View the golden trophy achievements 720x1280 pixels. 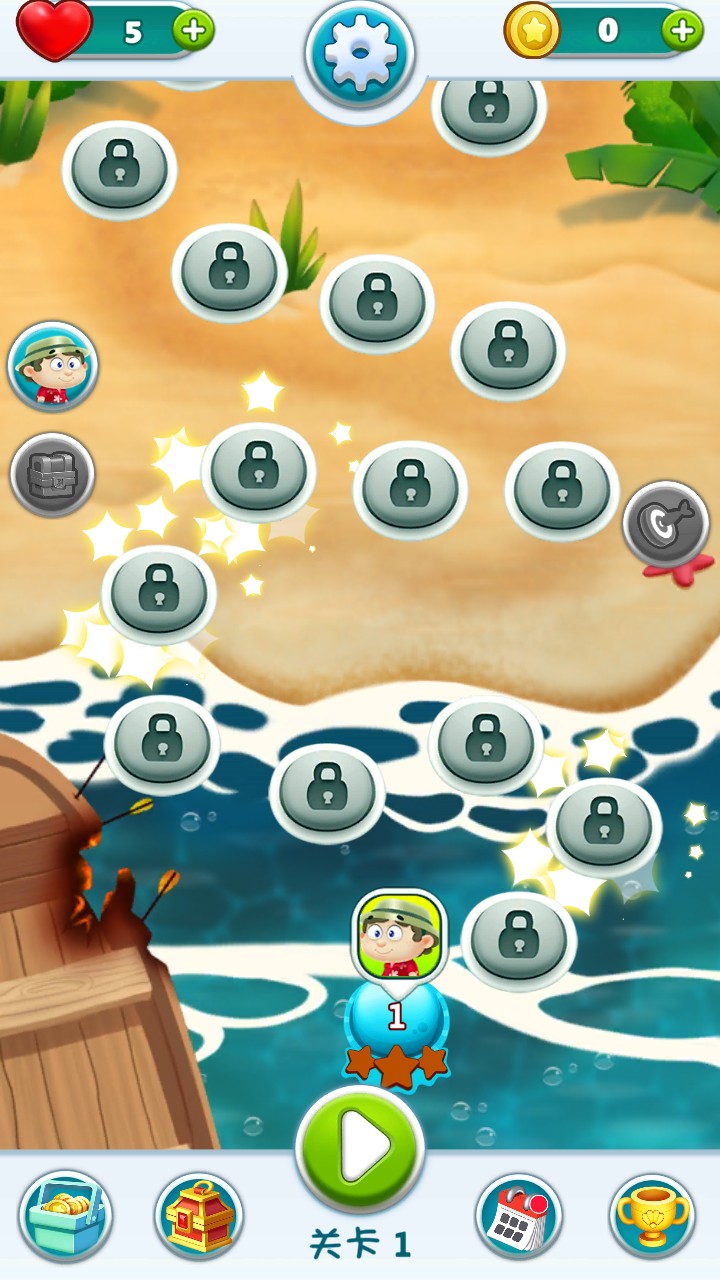pos(652,1216)
